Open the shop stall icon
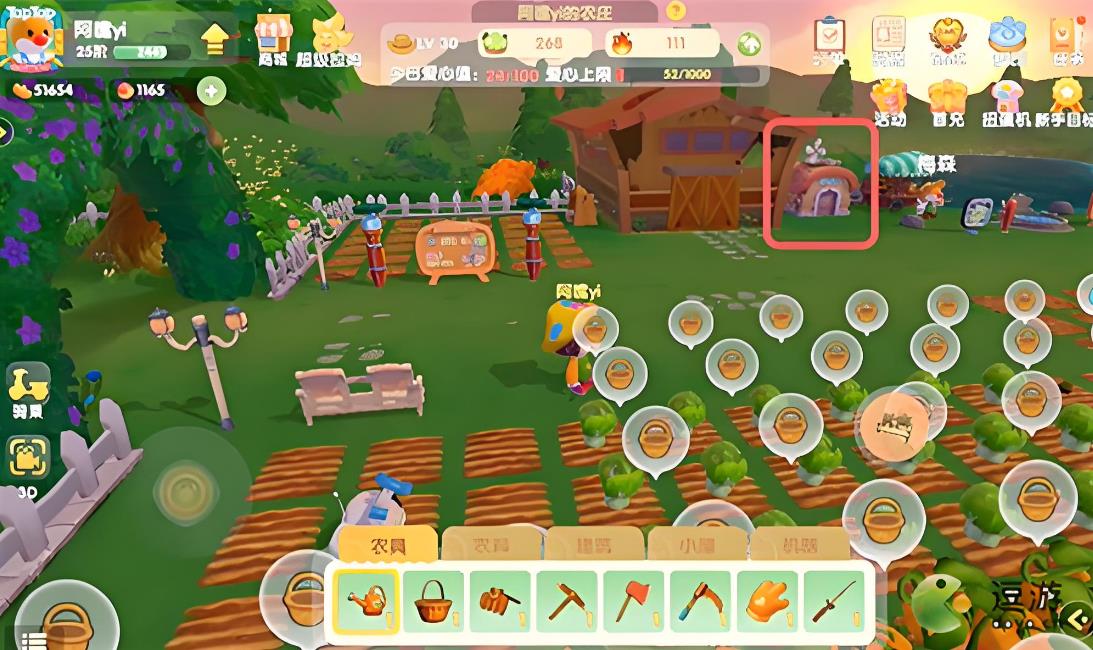Viewport: 1093px width, 650px height. click(x=272, y=37)
